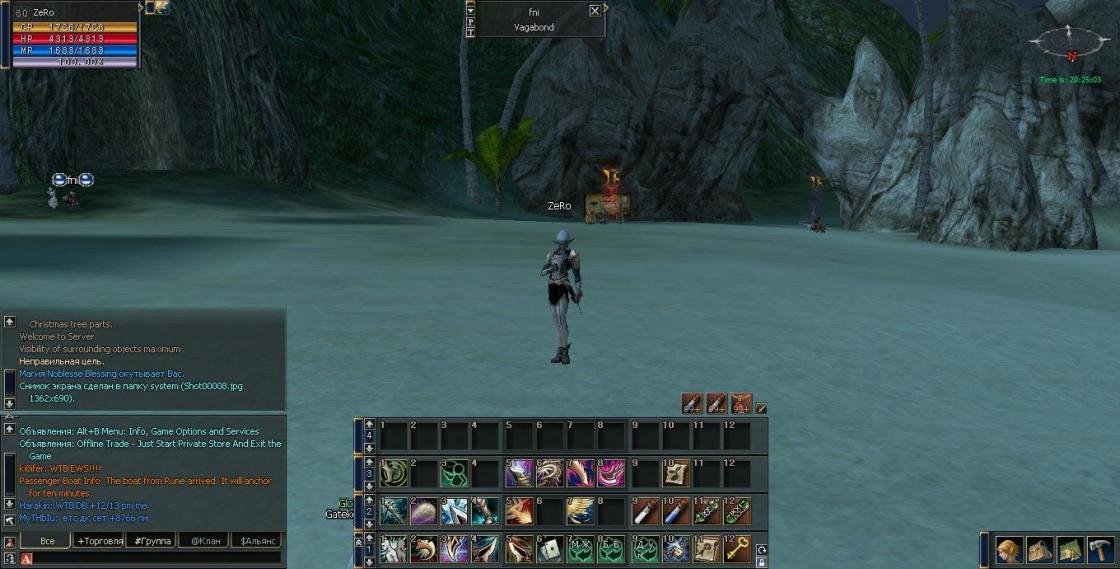Activate the playing cards hotbar slot
The width and height of the screenshot is (1120, 569).
(x=549, y=549)
